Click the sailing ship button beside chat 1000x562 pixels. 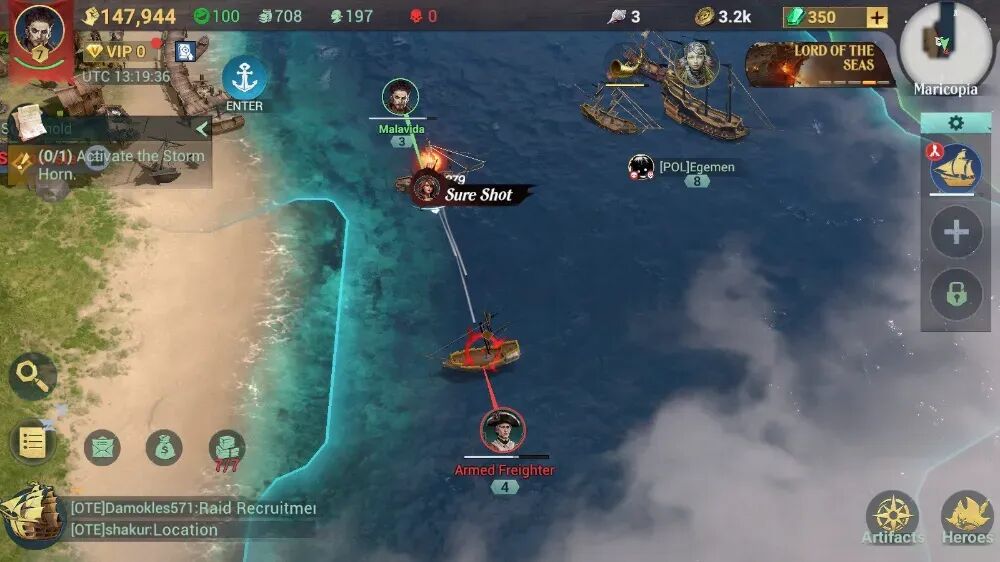pyautogui.click(x=30, y=513)
